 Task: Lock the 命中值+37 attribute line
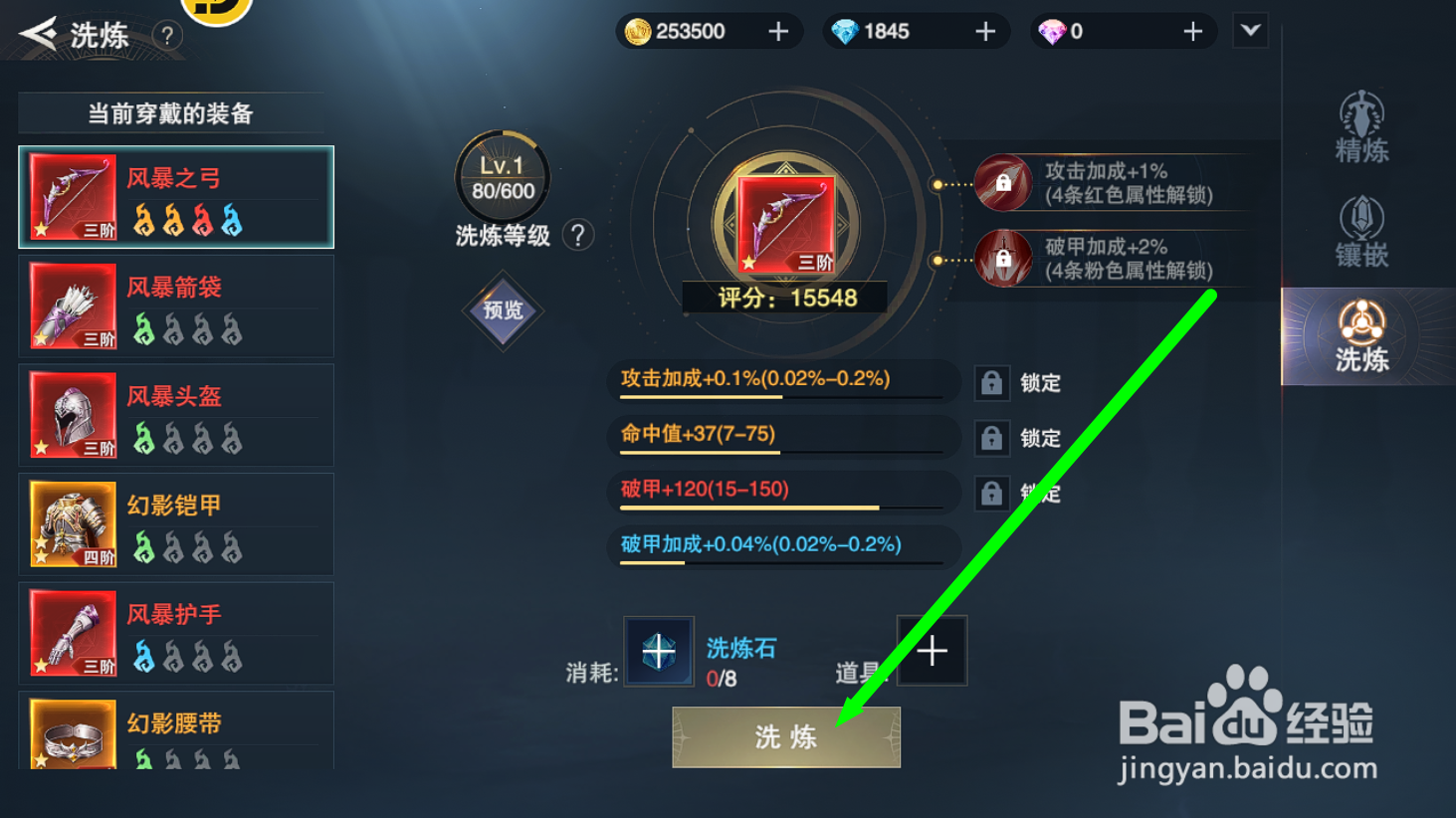[x=992, y=438]
